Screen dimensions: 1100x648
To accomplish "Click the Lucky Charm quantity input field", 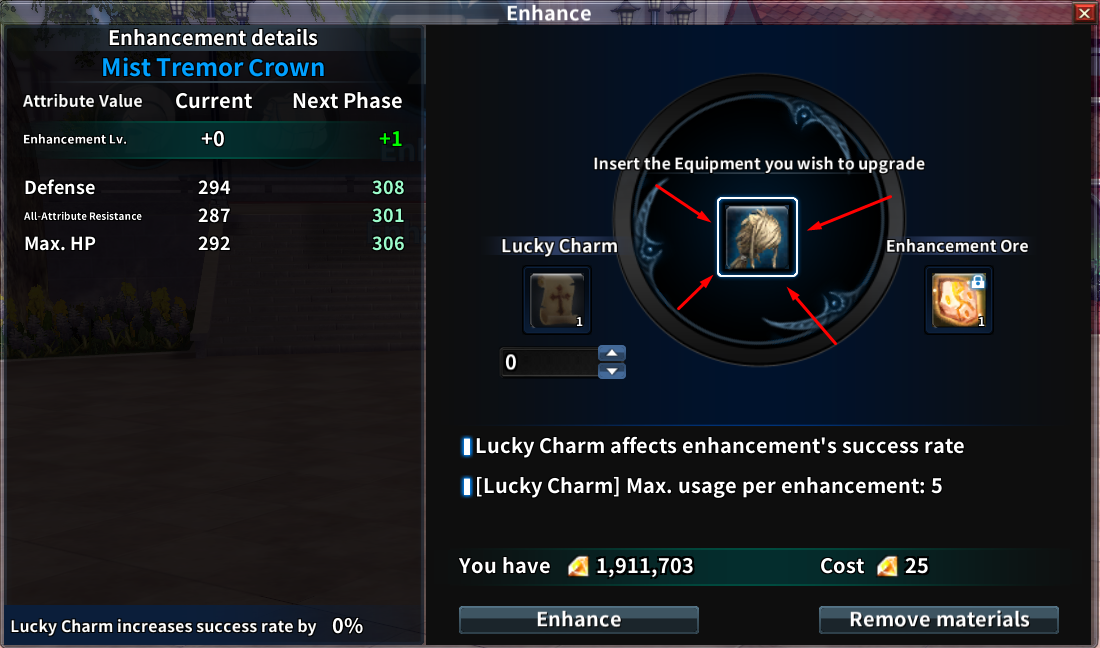I will coord(547,362).
